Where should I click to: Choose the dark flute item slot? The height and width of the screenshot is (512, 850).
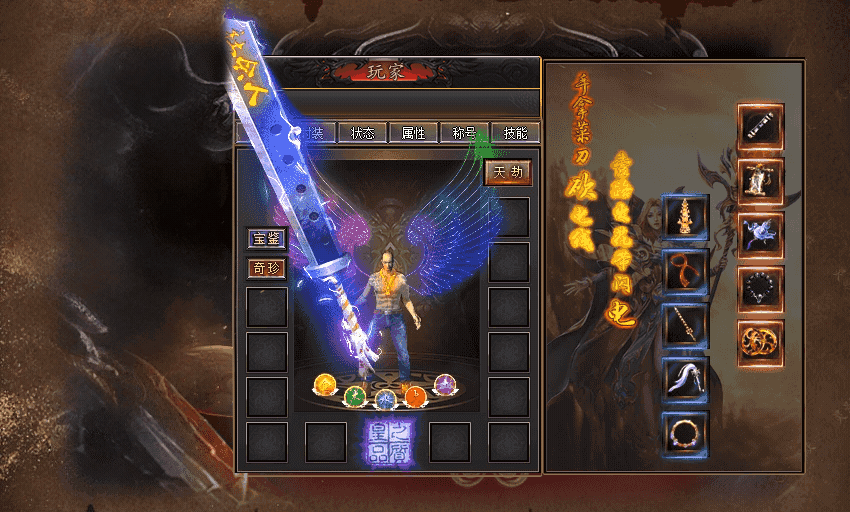760,127
